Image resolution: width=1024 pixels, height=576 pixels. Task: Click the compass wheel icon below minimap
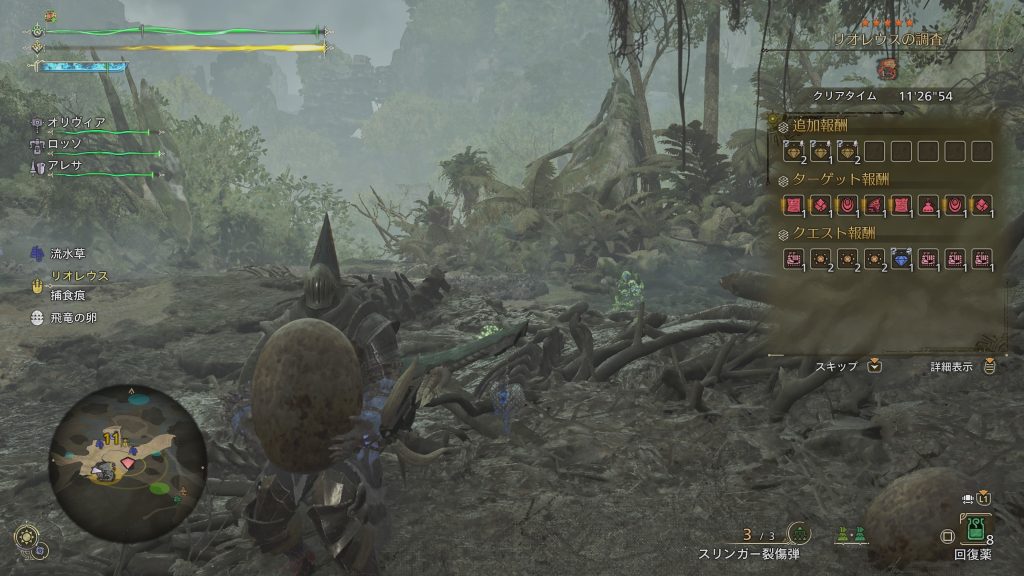[27, 536]
